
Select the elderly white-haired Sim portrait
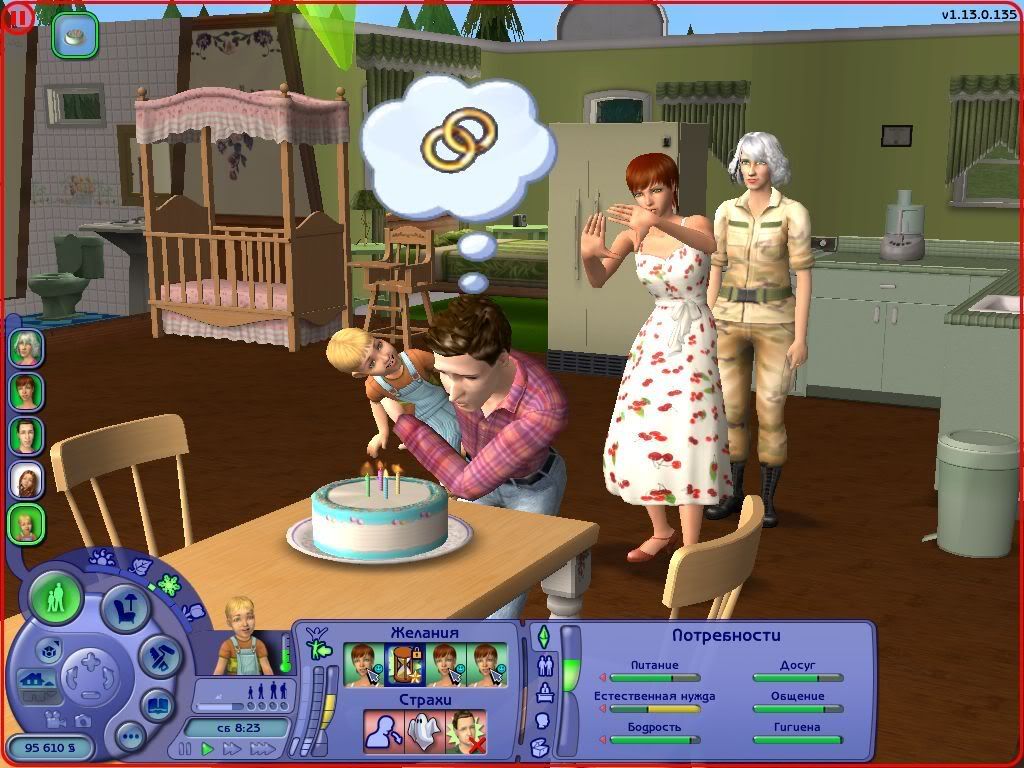(x=26, y=347)
